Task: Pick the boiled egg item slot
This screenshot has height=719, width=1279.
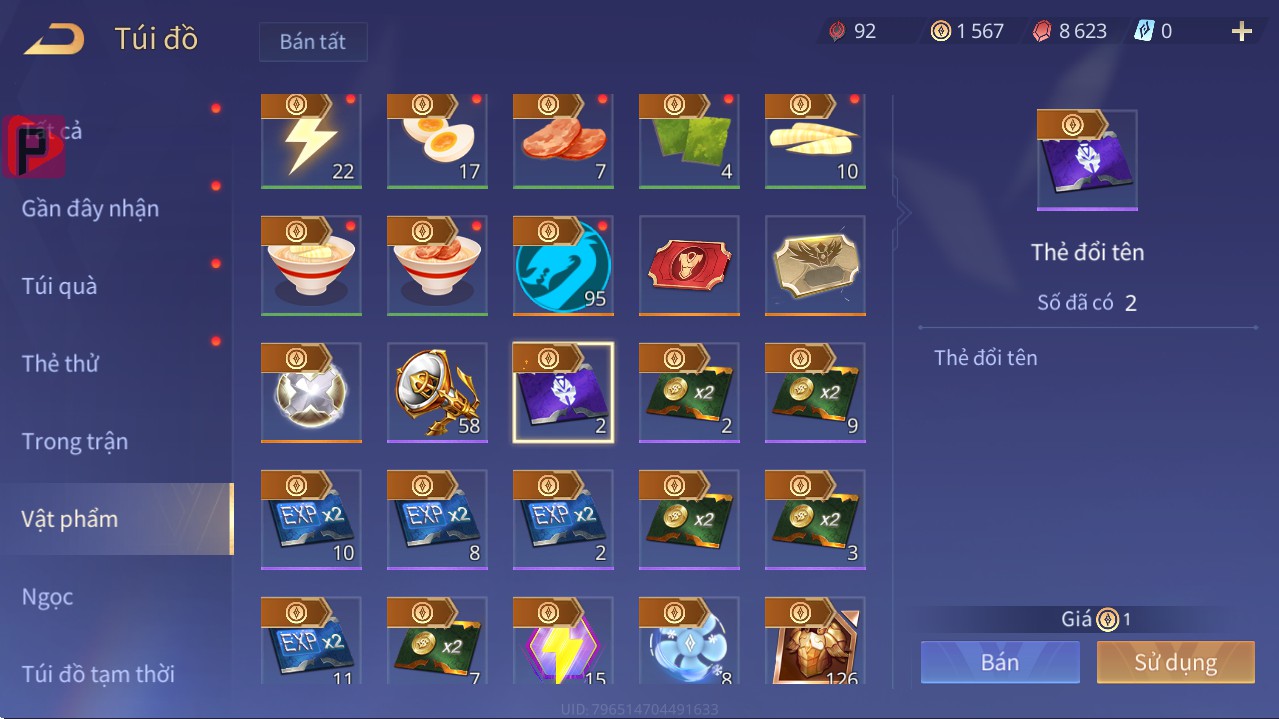Action: [437, 141]
